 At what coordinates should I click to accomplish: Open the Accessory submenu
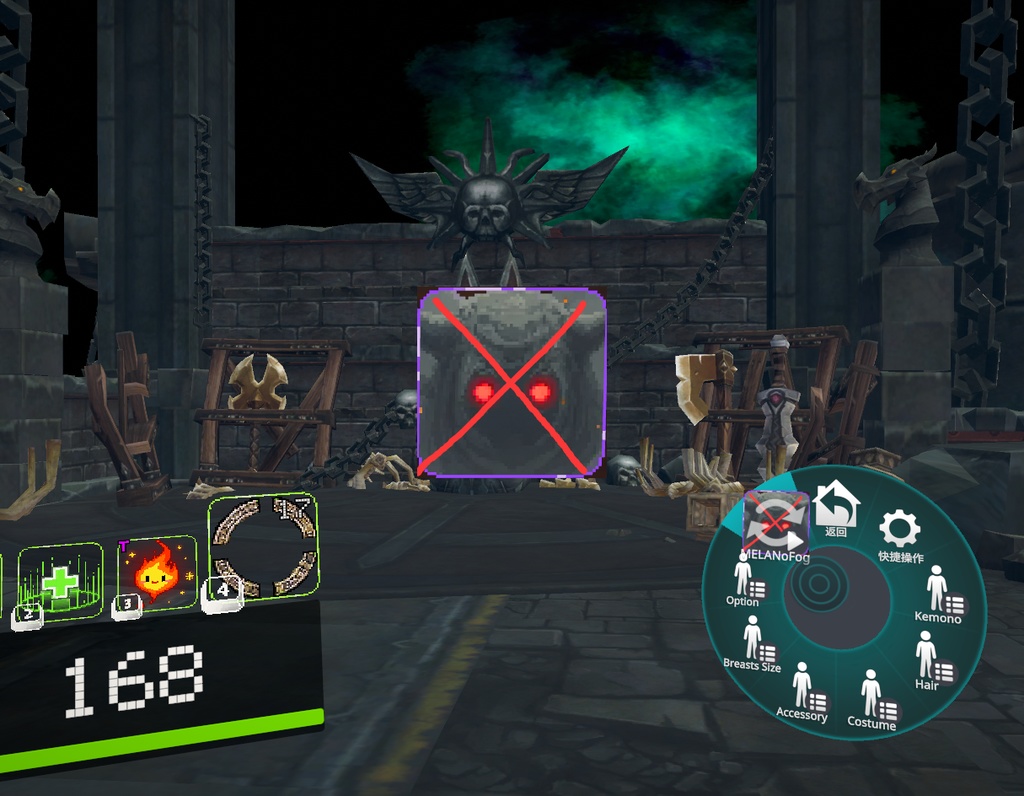(802, 690)
